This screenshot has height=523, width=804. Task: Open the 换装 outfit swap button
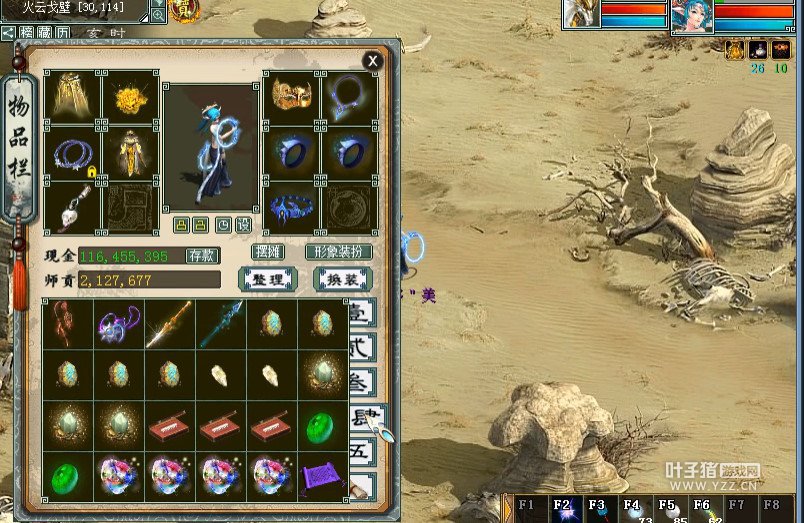(342, 280)
